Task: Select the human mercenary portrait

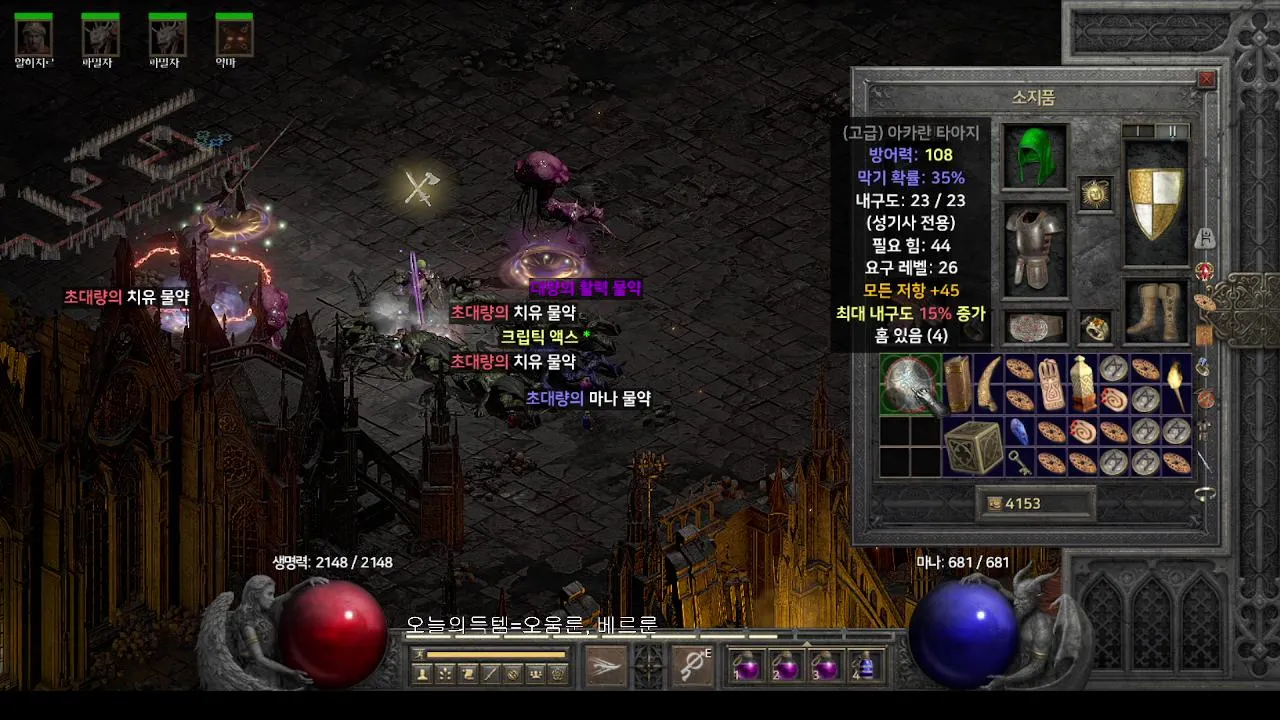Action: coord(33,37)
